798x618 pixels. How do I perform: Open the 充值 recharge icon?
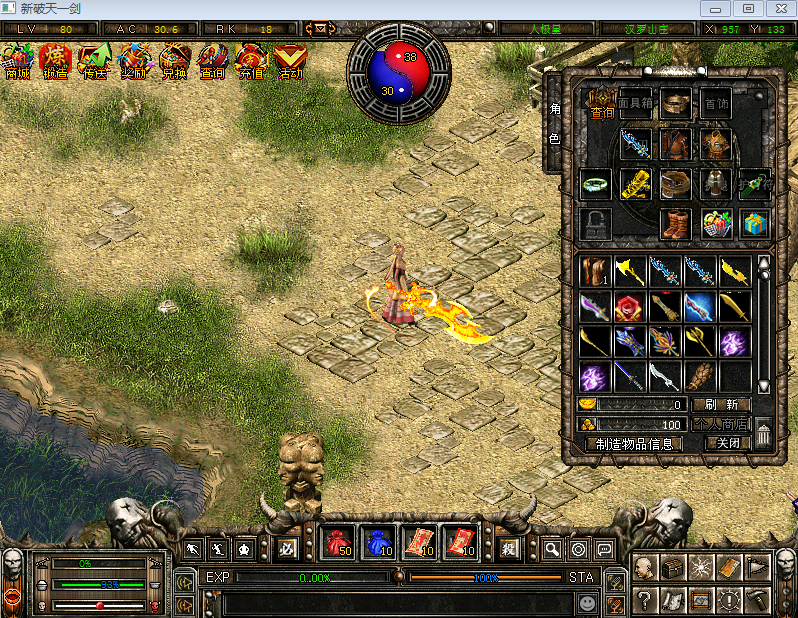(251, 61)
